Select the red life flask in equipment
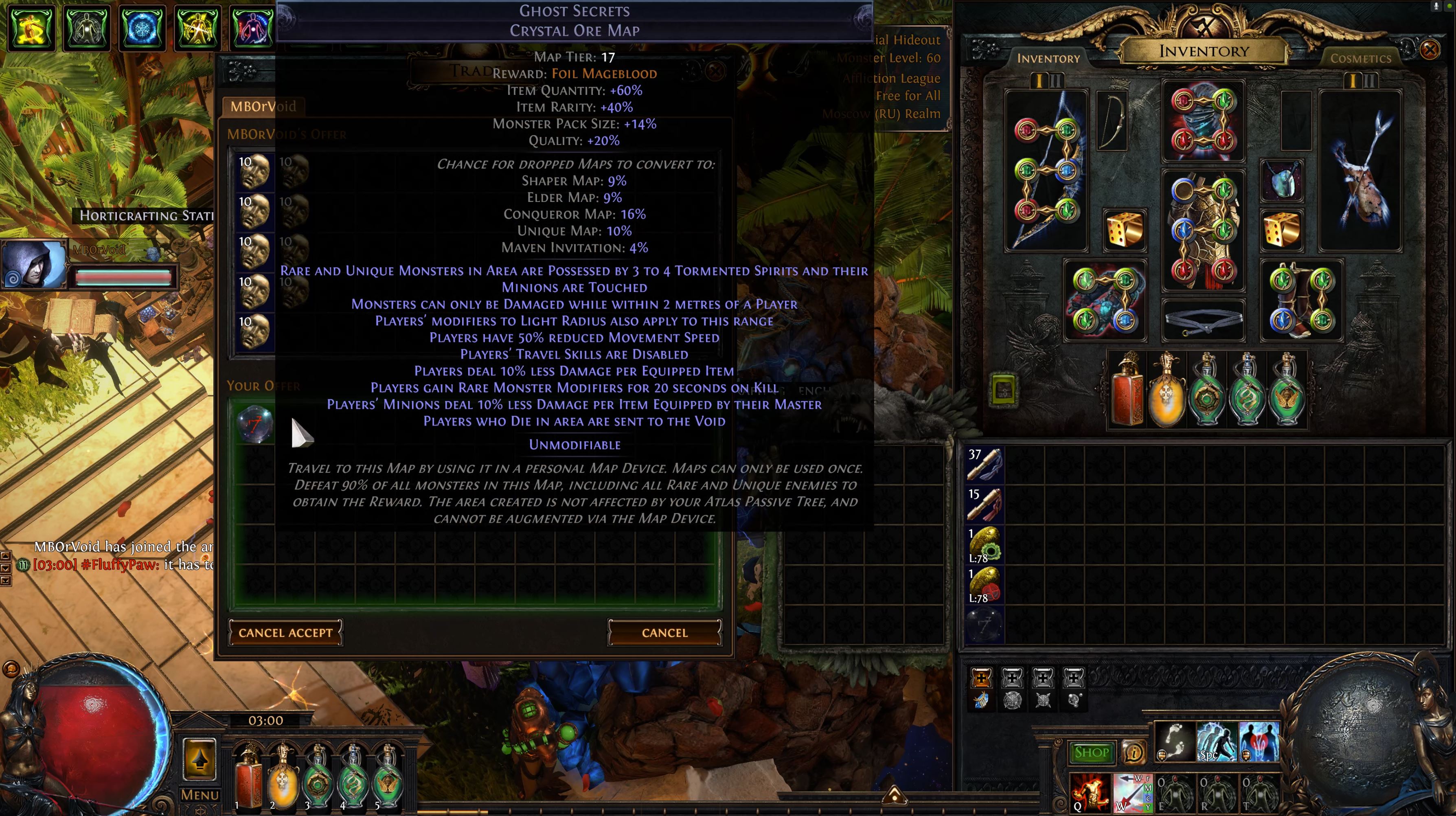The width and height of the screenshot is (1456, 816). 1127,390
